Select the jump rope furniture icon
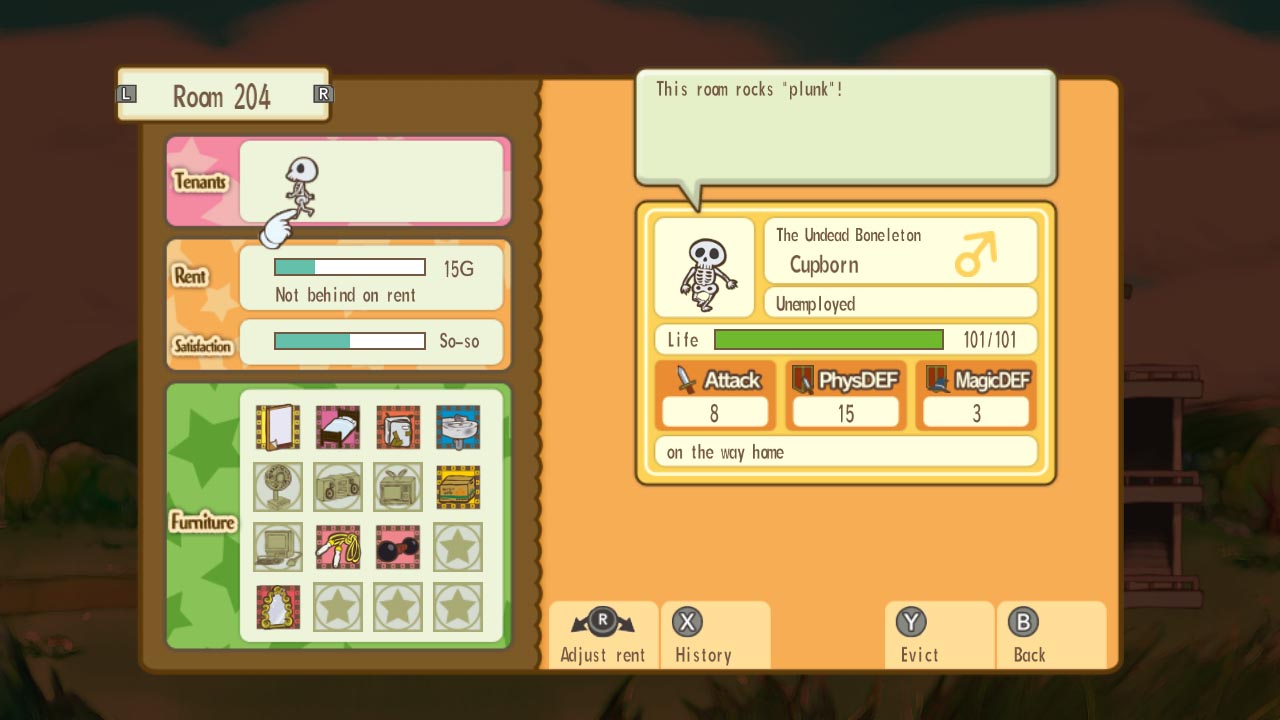Screen dimensions: 1280x720 (x=338, y=548)
